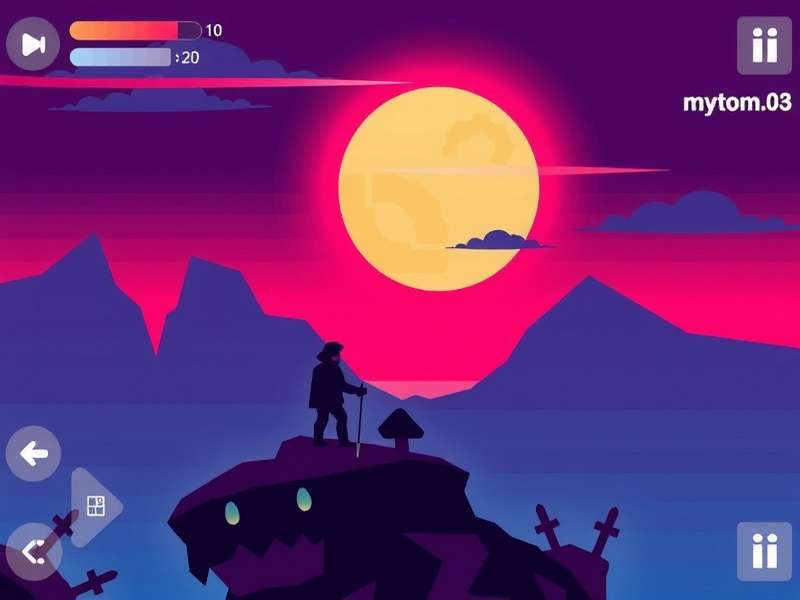Hit the white left arrow button
Screen dimensions: 800x600
click(x=33, y=454)
